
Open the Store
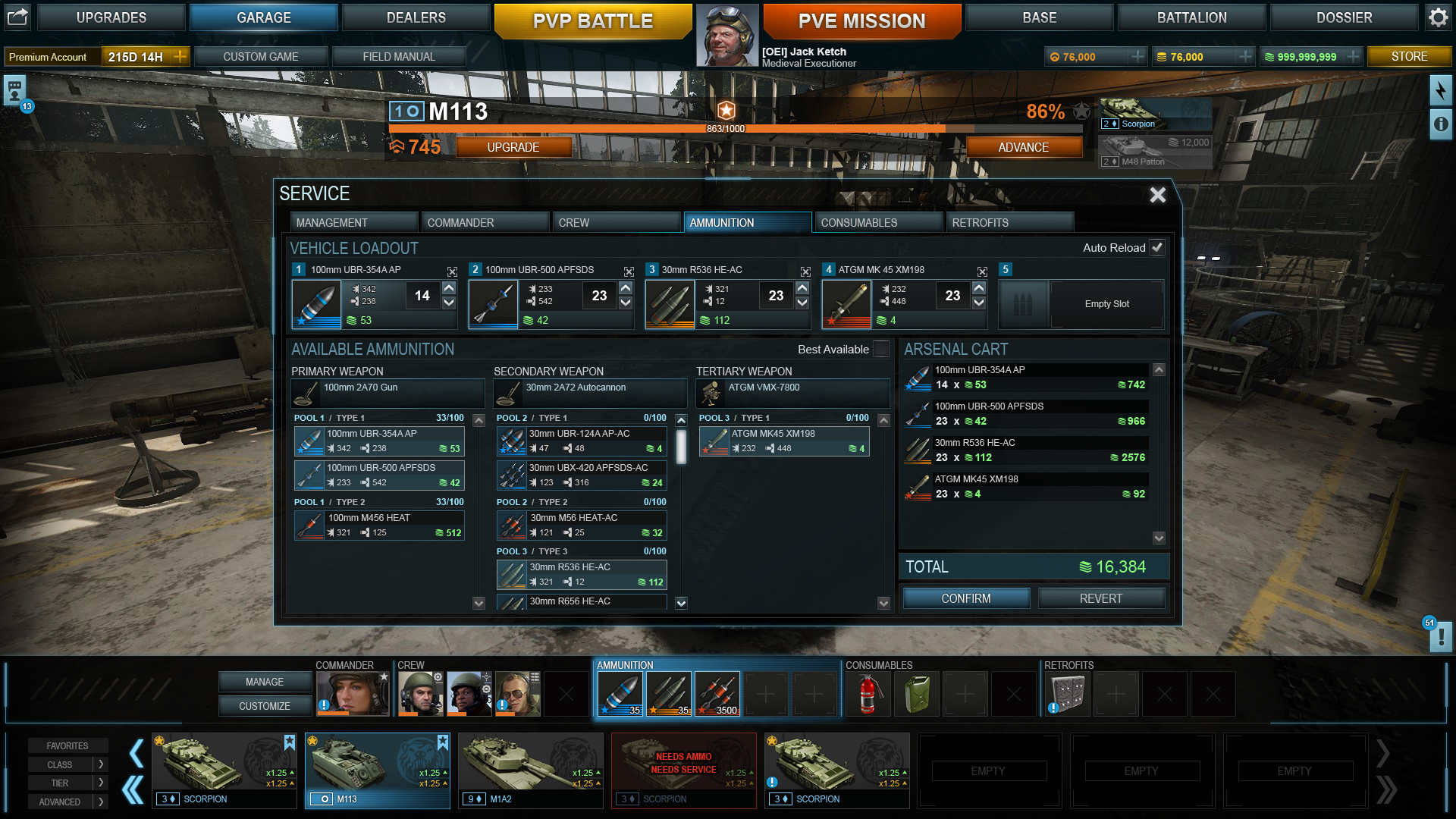[1409, 56]
